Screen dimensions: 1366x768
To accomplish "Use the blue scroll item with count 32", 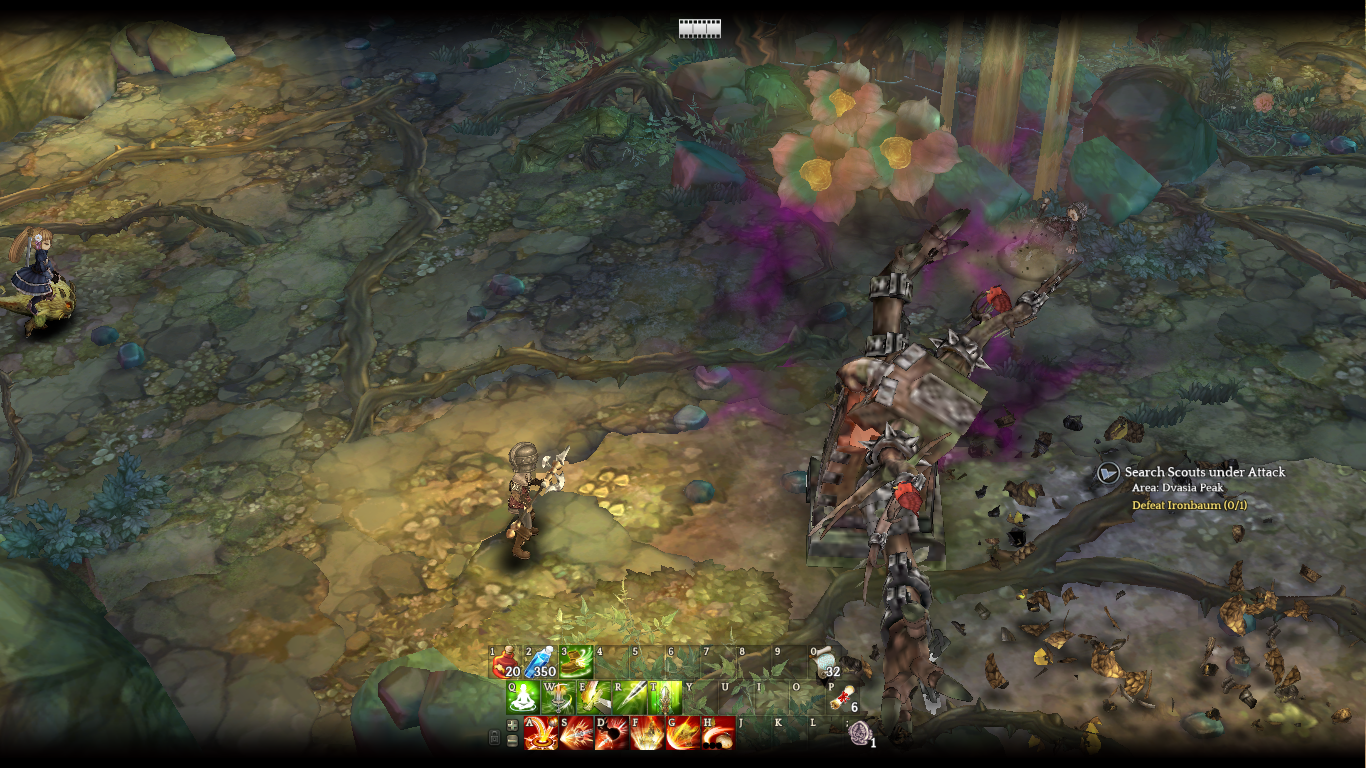I will (826, 662).
